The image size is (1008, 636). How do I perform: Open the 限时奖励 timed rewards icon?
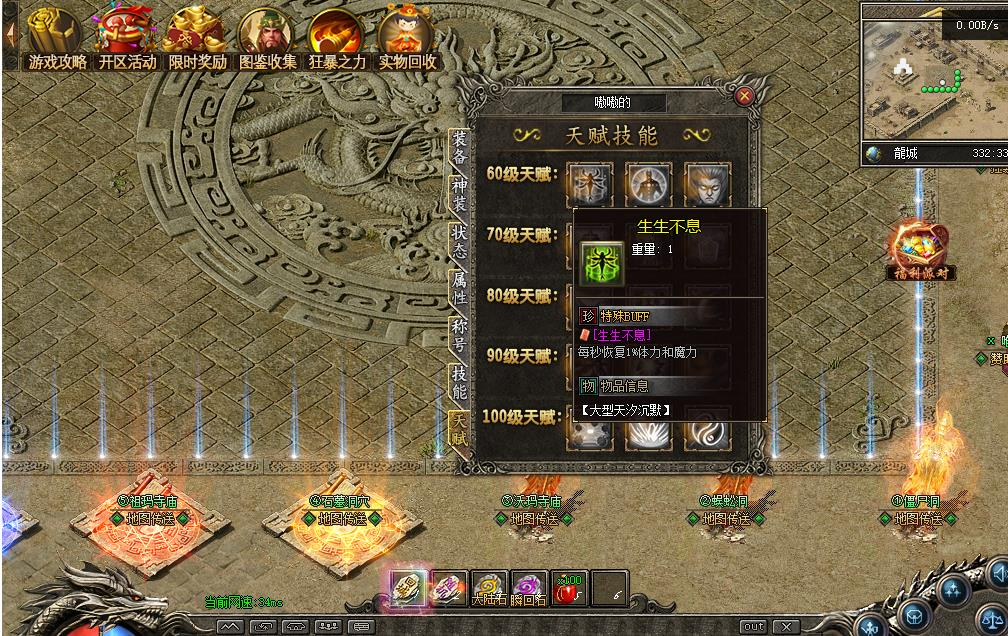(197, 38)
